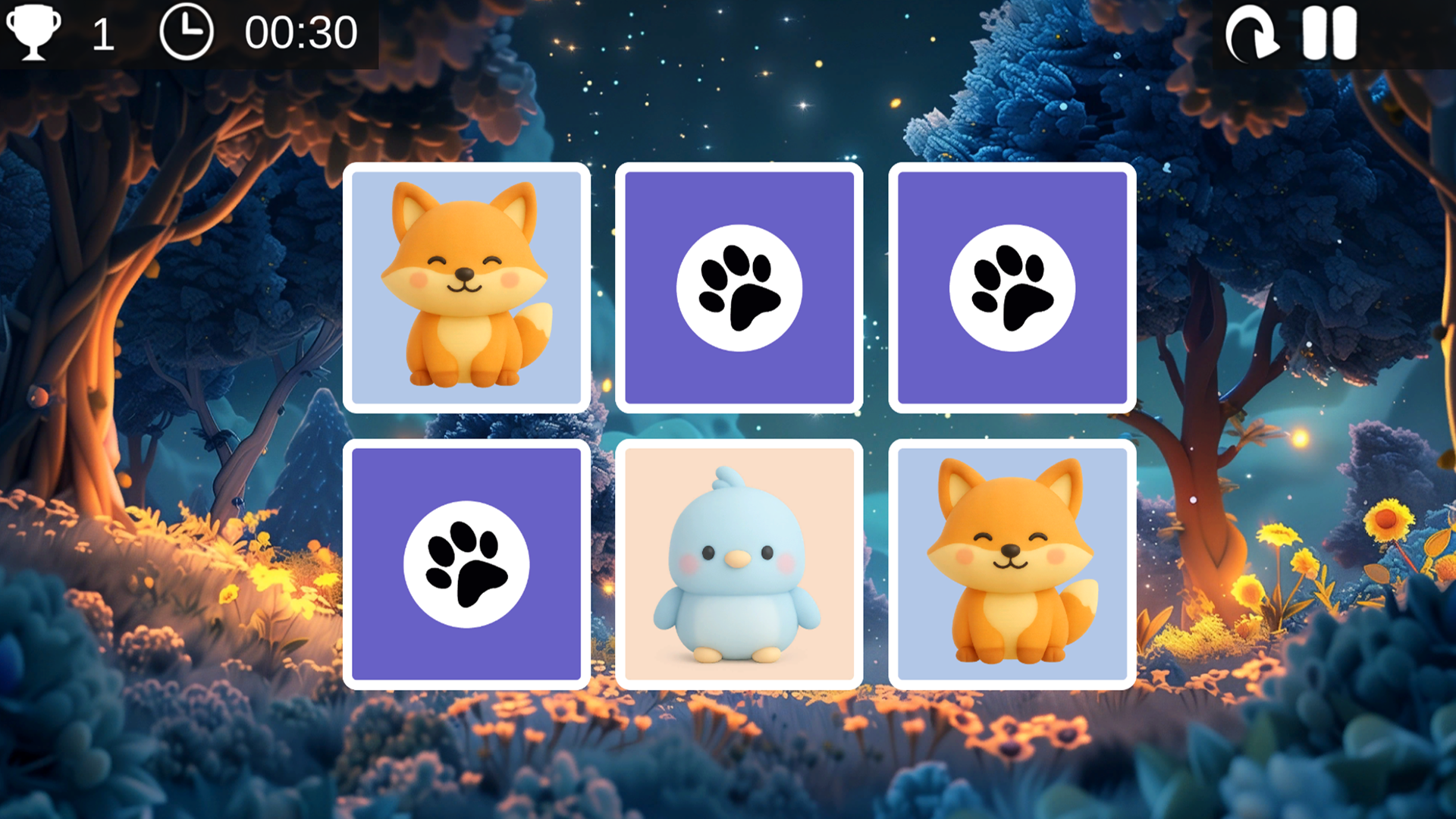Click the paw print on the top-right card
This screenshot has width=1456, height=819.
[x=1014, y=286]
